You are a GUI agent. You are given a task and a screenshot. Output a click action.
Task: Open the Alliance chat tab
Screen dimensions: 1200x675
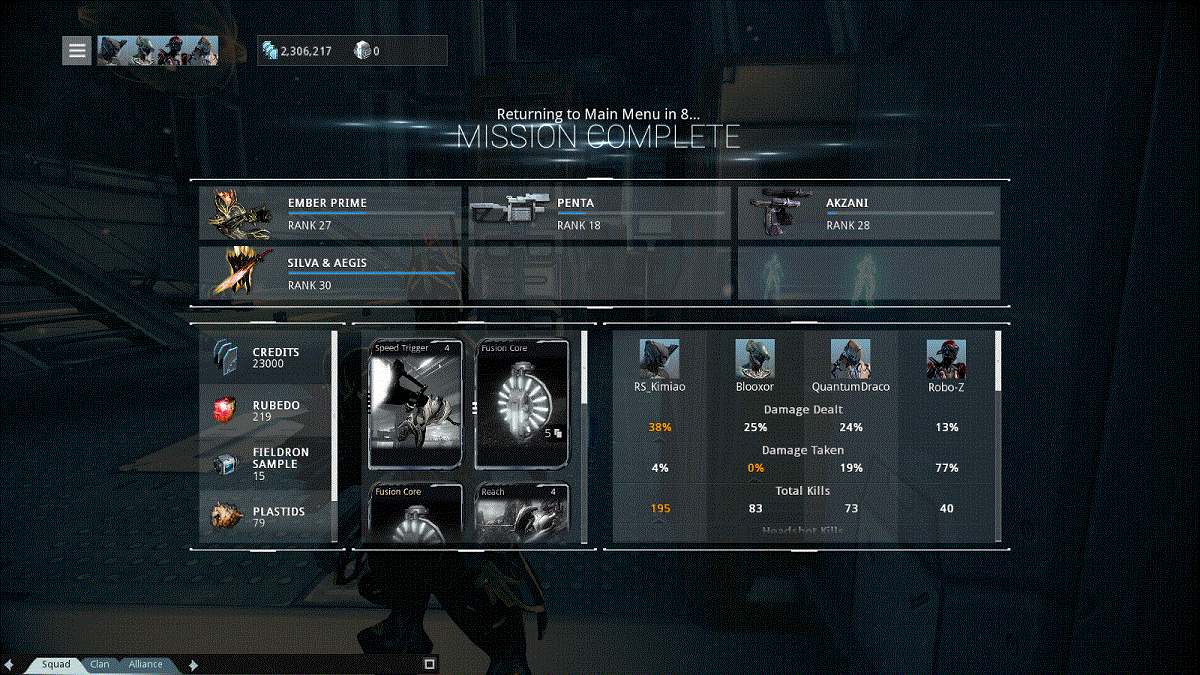pos(145,664)
